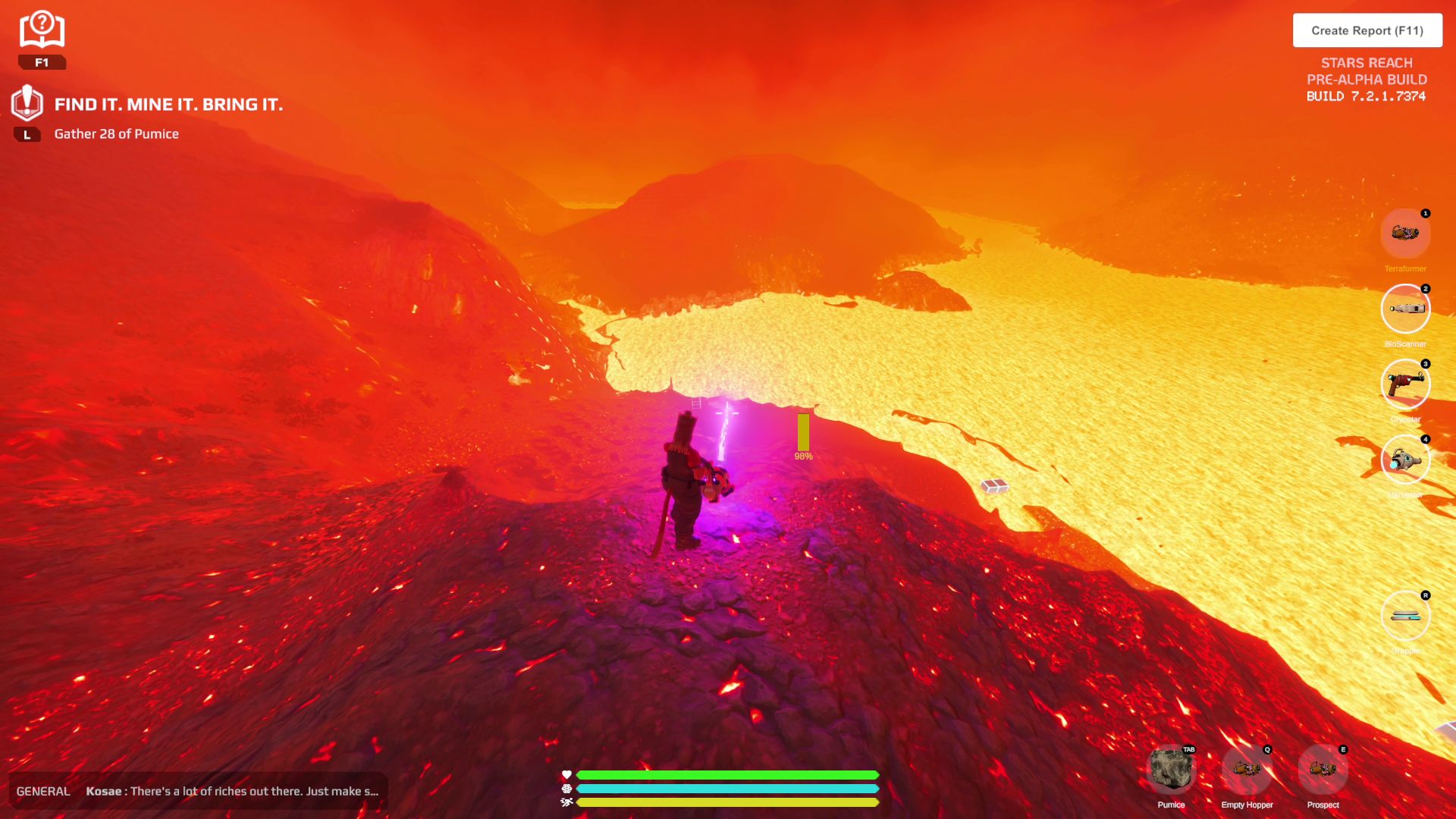This screenshot has width=1456, height=819.
Task: Click the L keybind badge on the quest
Action: pos(28,133)
